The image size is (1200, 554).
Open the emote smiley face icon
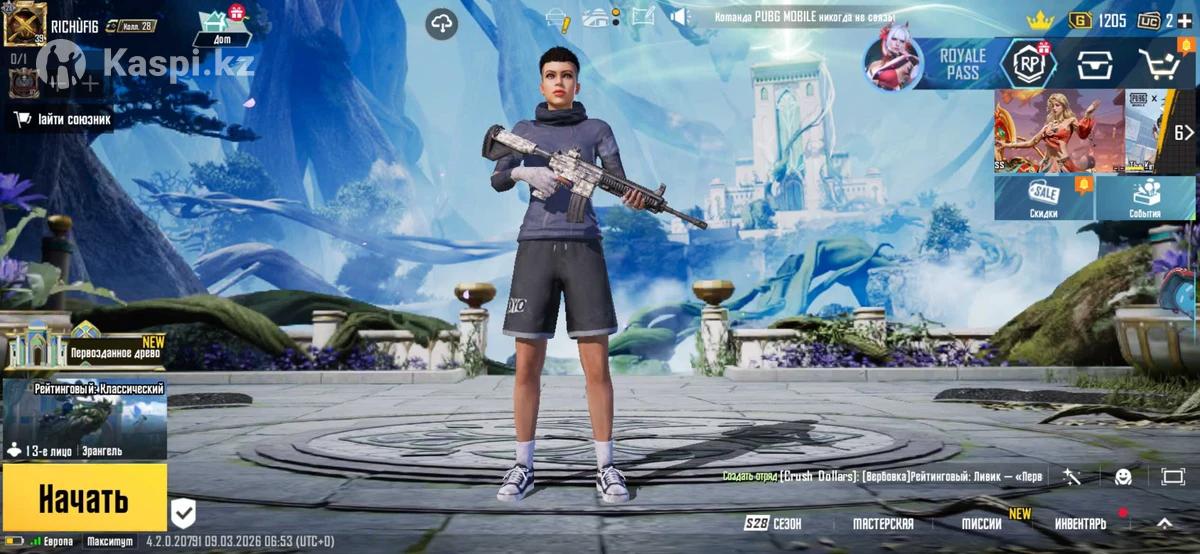(x=1123, y=477)
